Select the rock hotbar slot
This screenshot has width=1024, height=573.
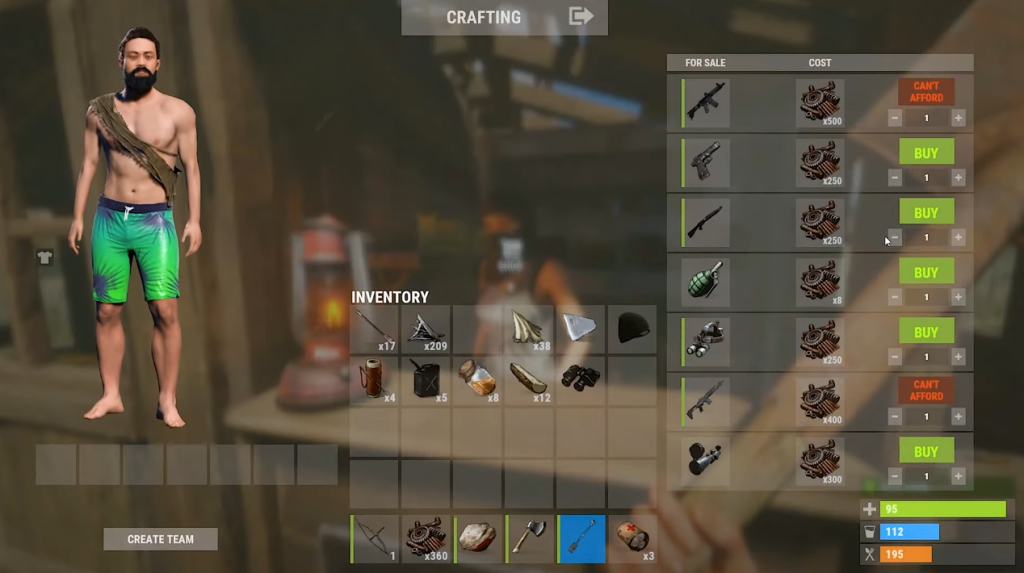(x=478, y=538)
